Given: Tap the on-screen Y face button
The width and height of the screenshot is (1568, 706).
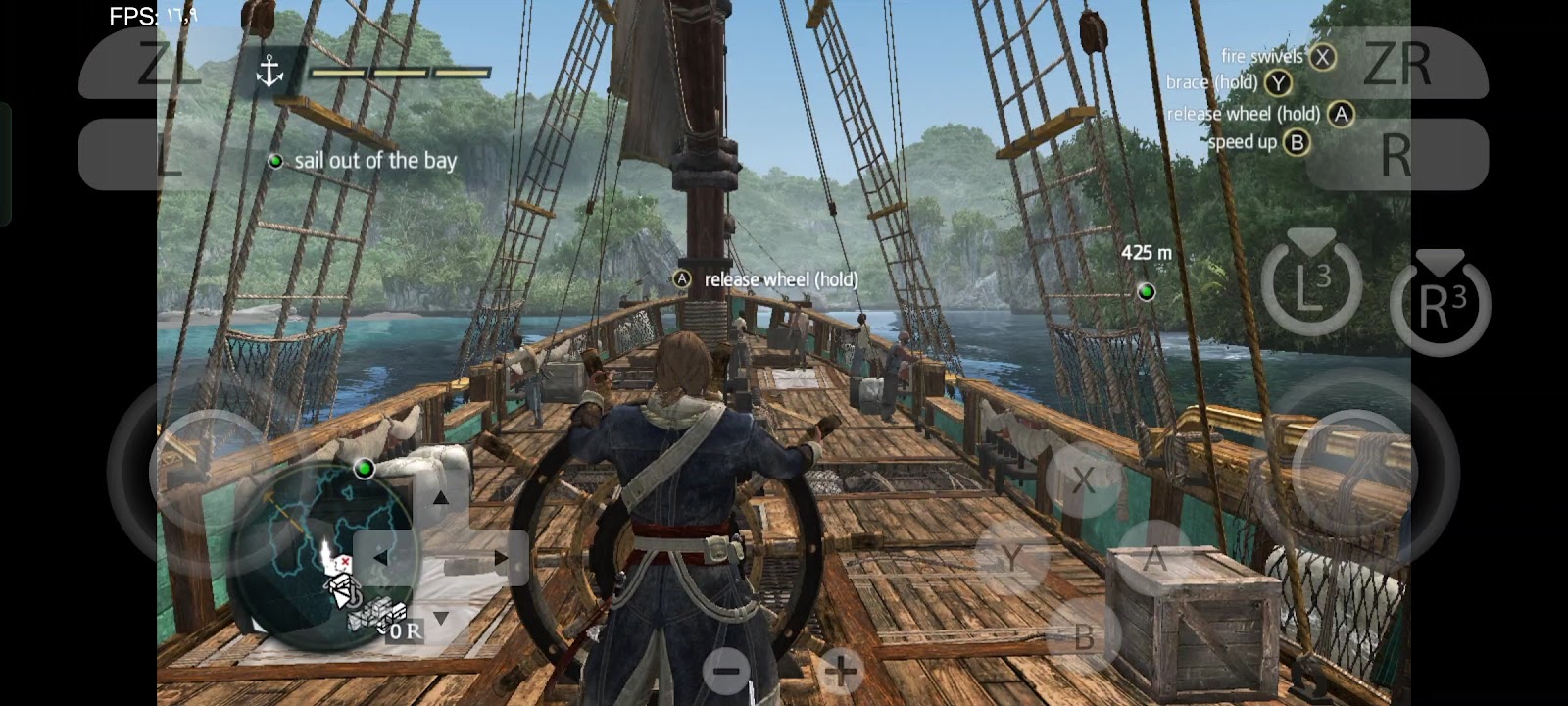Looking at the screenshot, I should click(1011, 558).
